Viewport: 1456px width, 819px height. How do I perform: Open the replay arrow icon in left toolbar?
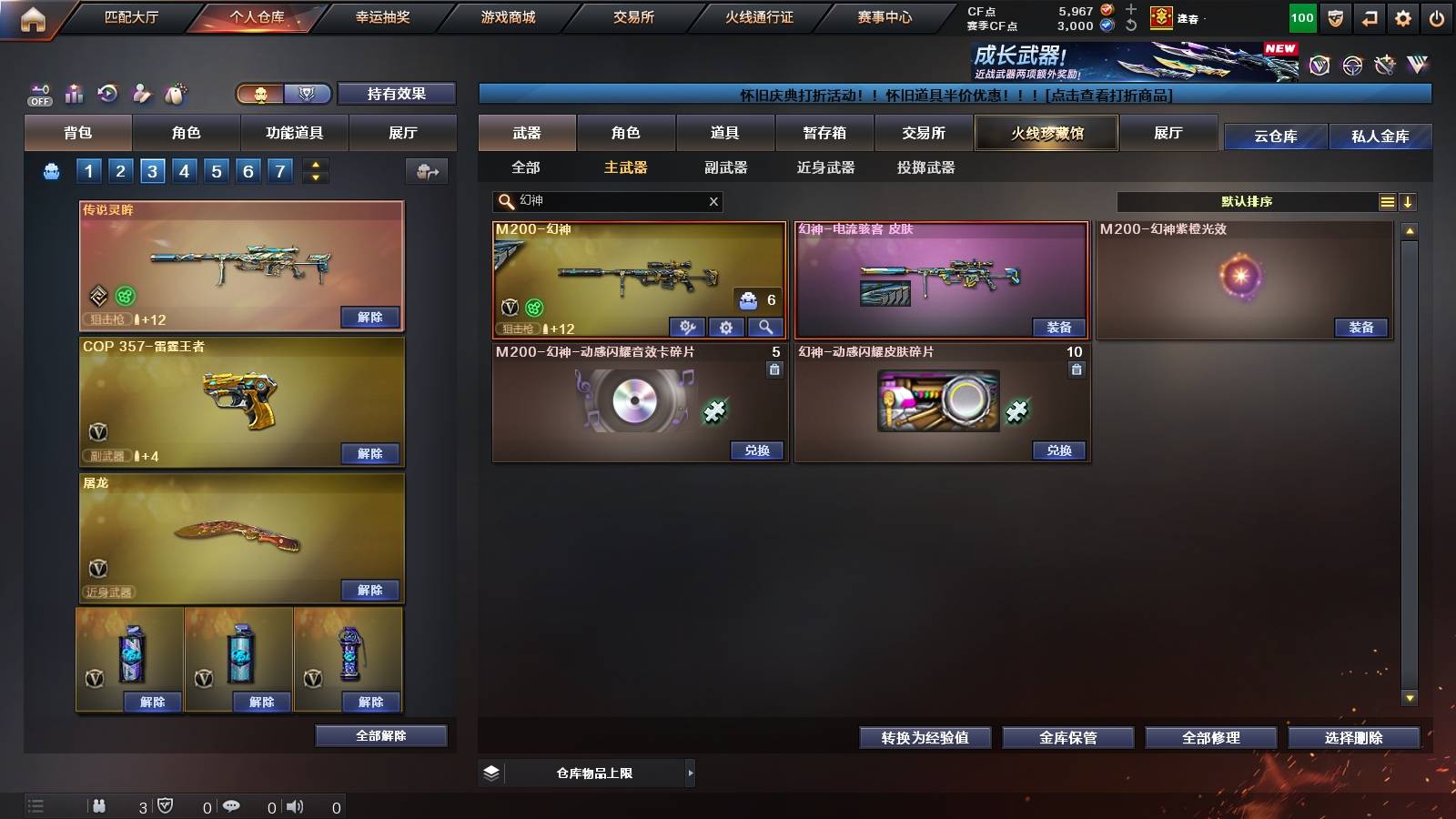tap(108, 94)
